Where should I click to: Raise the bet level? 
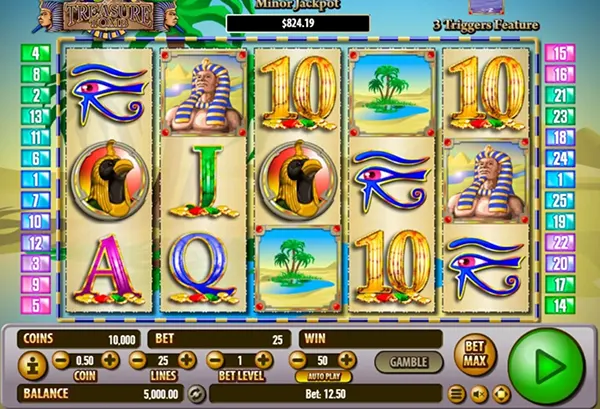267,360
